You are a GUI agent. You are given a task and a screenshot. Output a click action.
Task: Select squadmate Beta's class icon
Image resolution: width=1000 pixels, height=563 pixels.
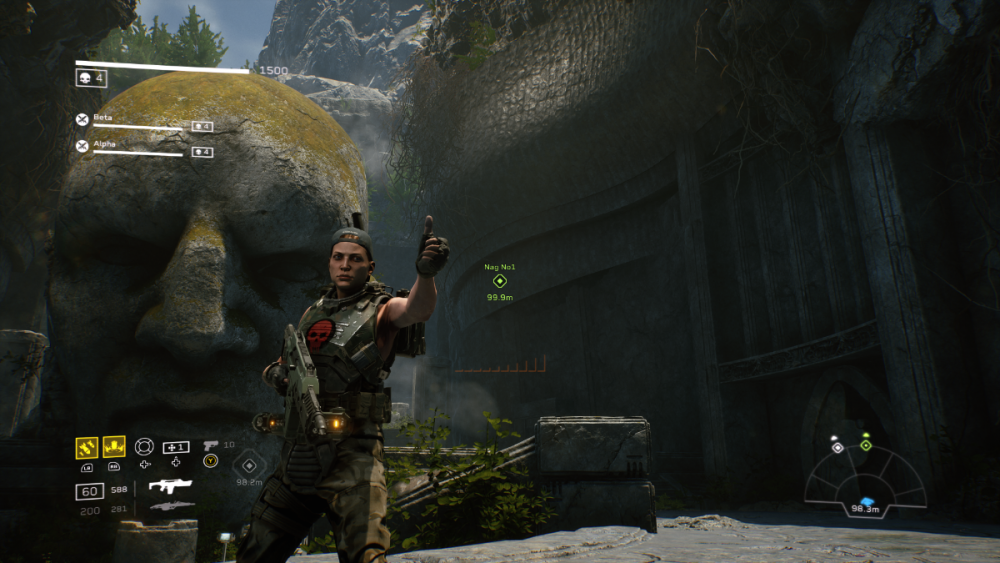(x=82, y=119)
